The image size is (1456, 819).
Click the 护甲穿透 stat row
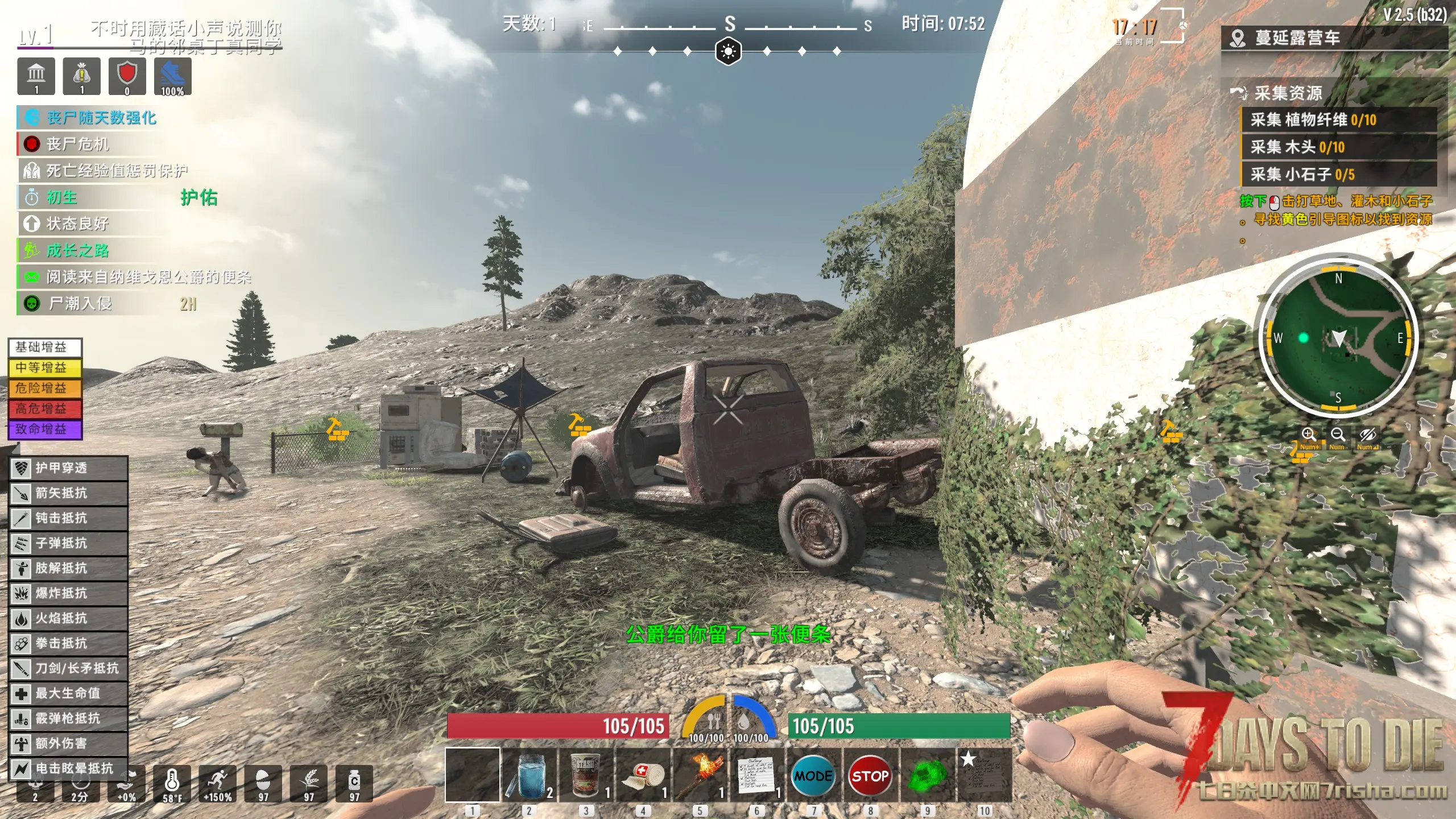pos(68,468)
